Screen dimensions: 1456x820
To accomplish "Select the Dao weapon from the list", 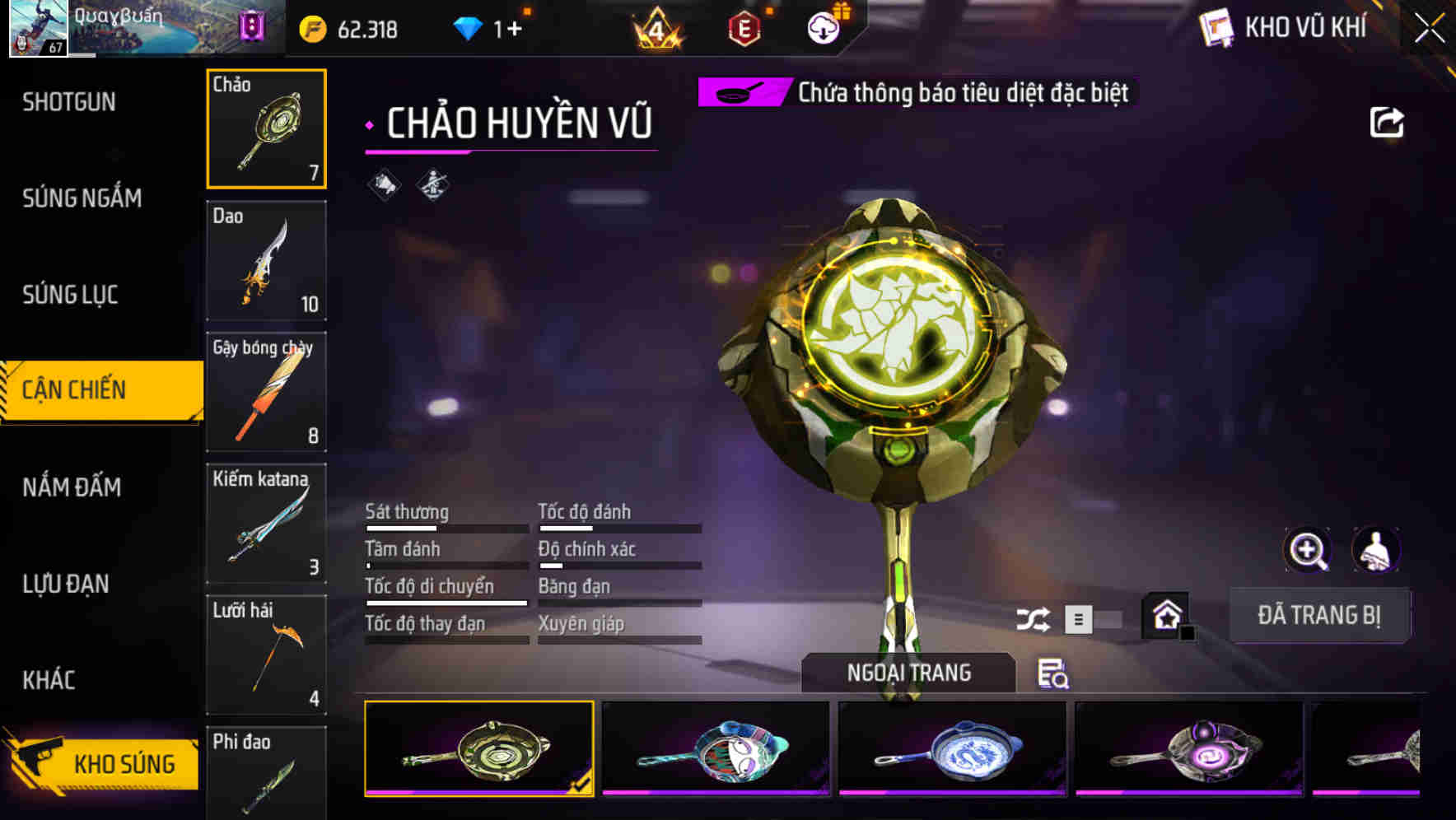I will click(266, 260).
